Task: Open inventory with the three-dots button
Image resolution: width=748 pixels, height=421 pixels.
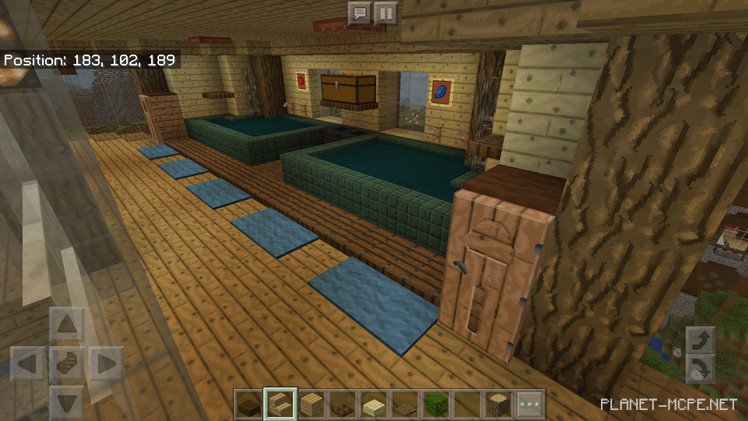Action: (x=529, y=406)
